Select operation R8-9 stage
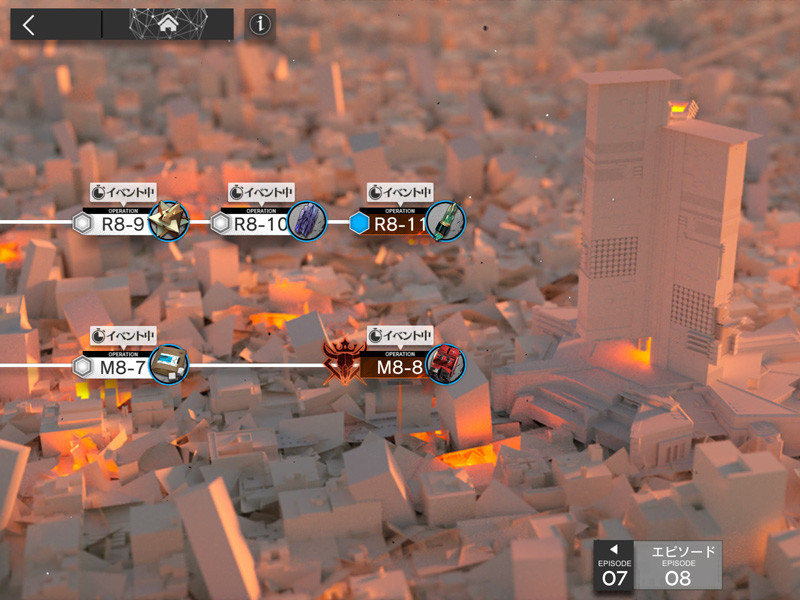The height and width of the screenshot is (600, 800). (x=124, y=223)
